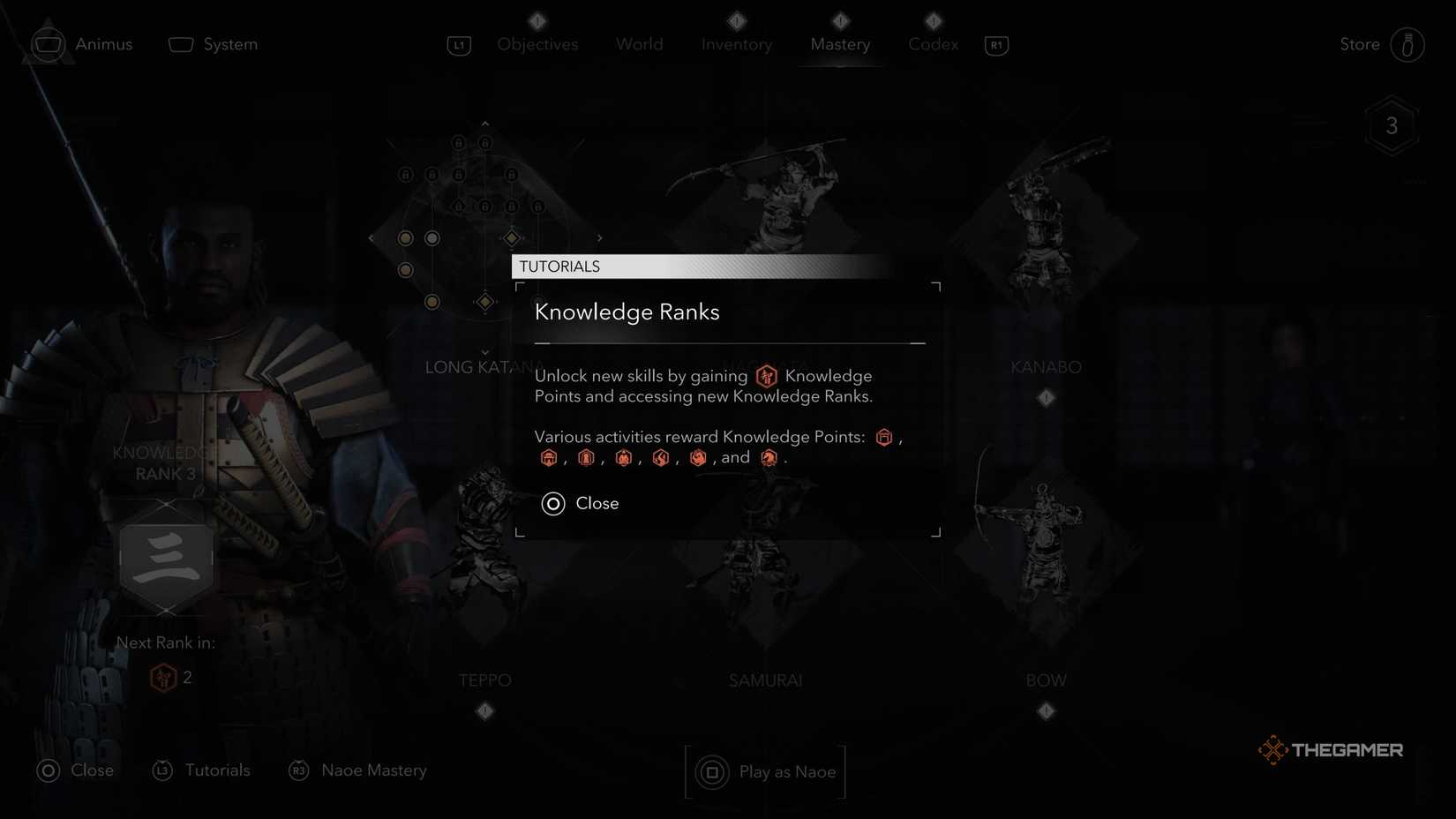The image size is (1456, 819).
Task: Select an unlocked gold skill node in the Long Katana tree
Action: (405, 237)
